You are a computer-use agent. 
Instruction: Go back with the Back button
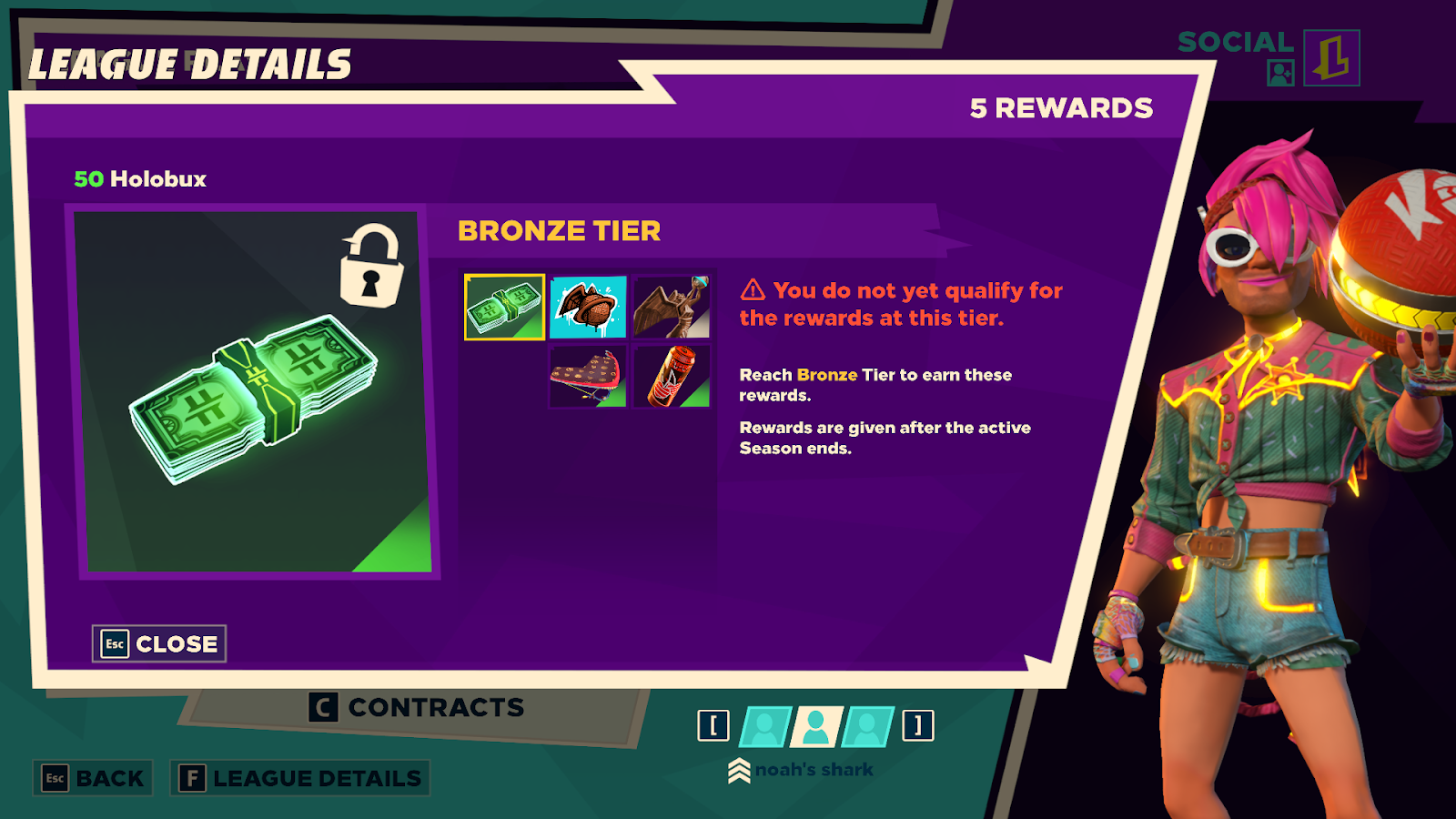click(93, 778)
